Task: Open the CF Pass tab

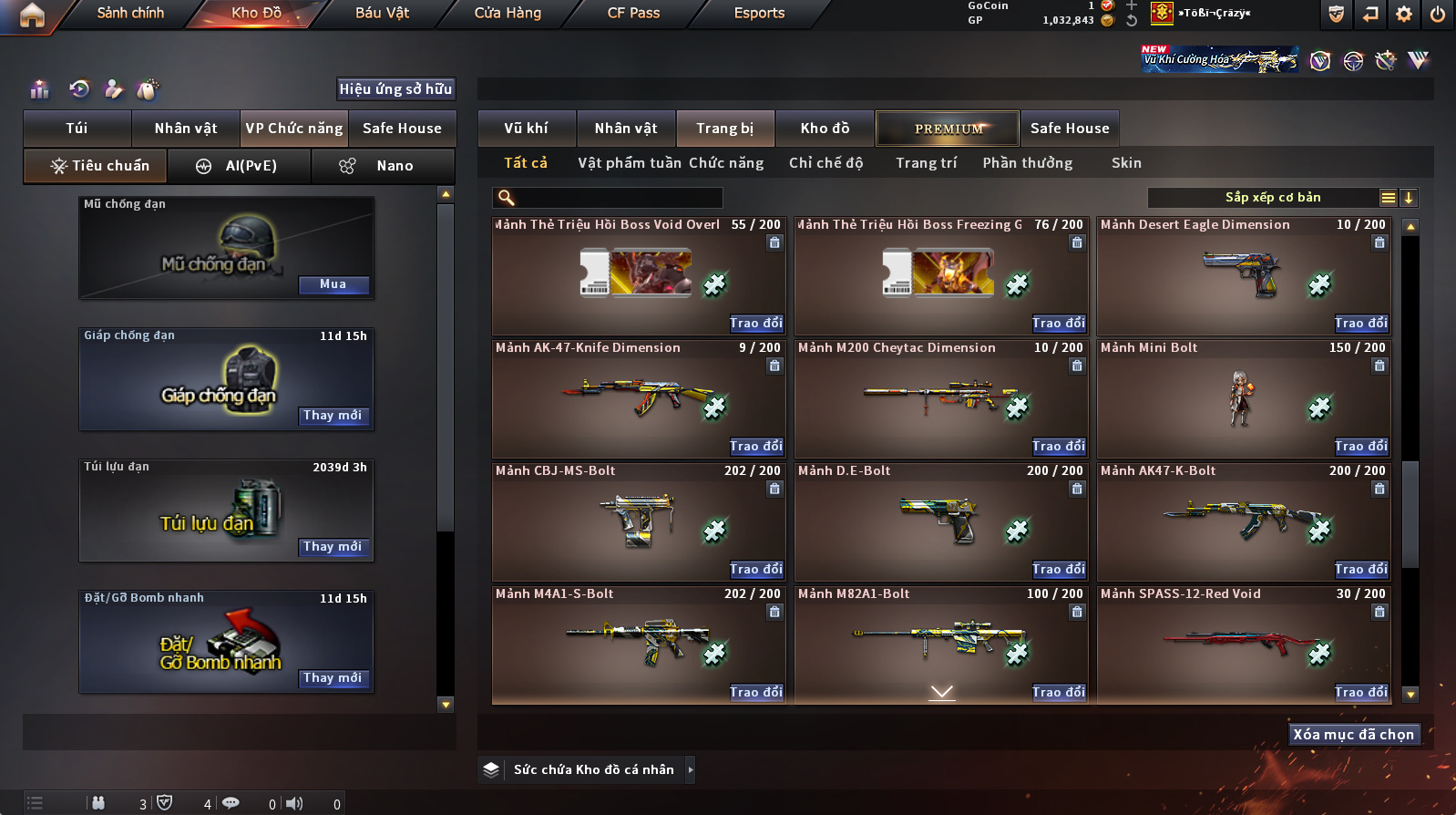Action: 633,13
